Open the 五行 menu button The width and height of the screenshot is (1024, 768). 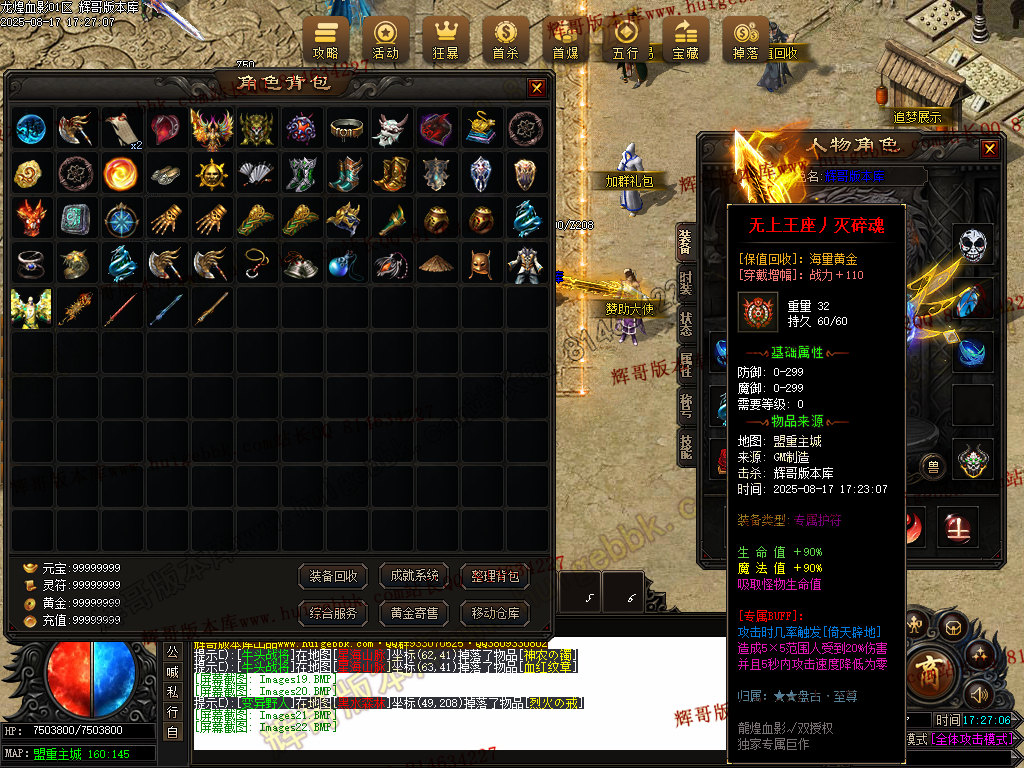click(x=625, y=38)
